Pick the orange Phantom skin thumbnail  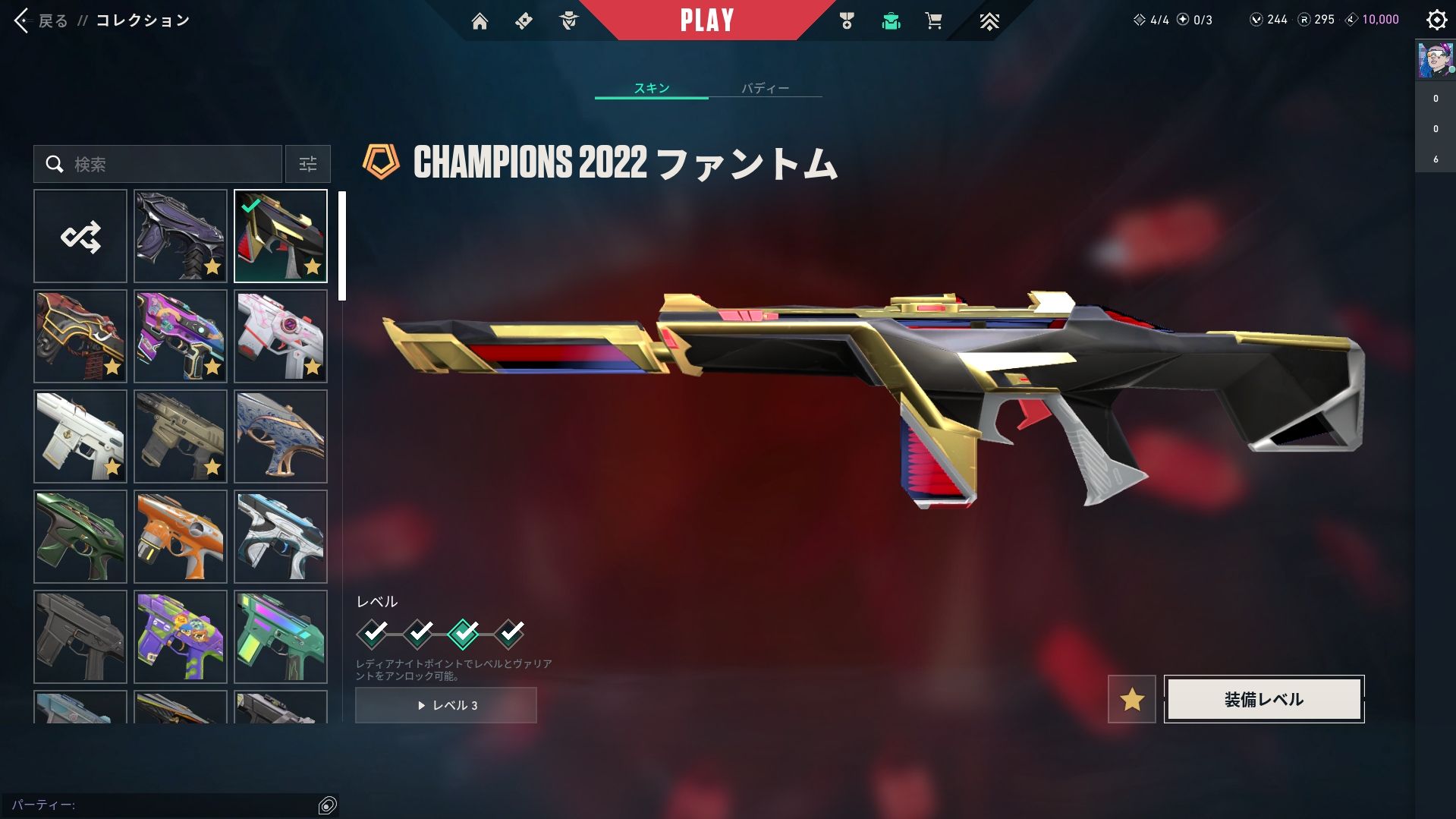coord(181,537)
